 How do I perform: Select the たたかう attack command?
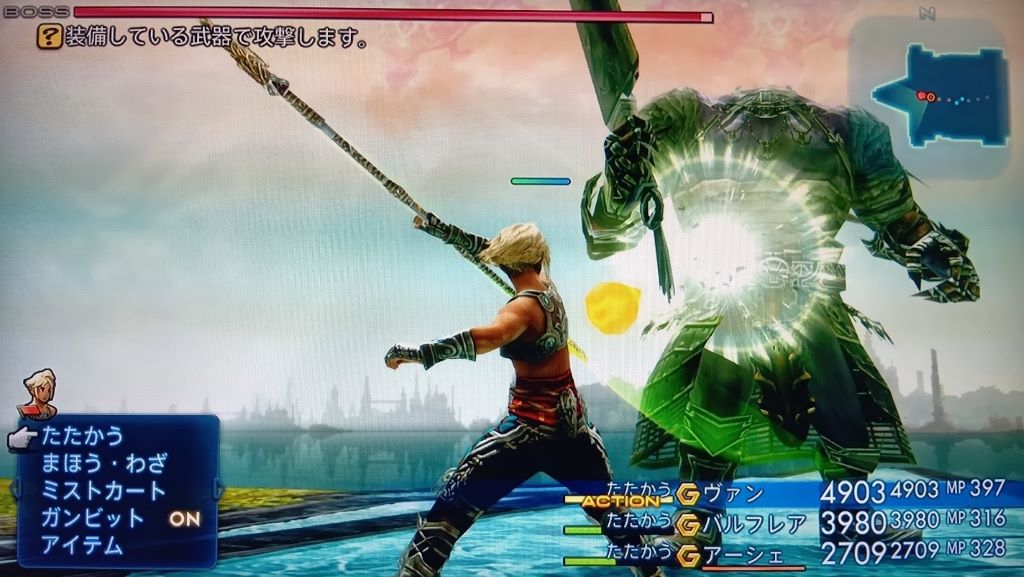(82, 436)
